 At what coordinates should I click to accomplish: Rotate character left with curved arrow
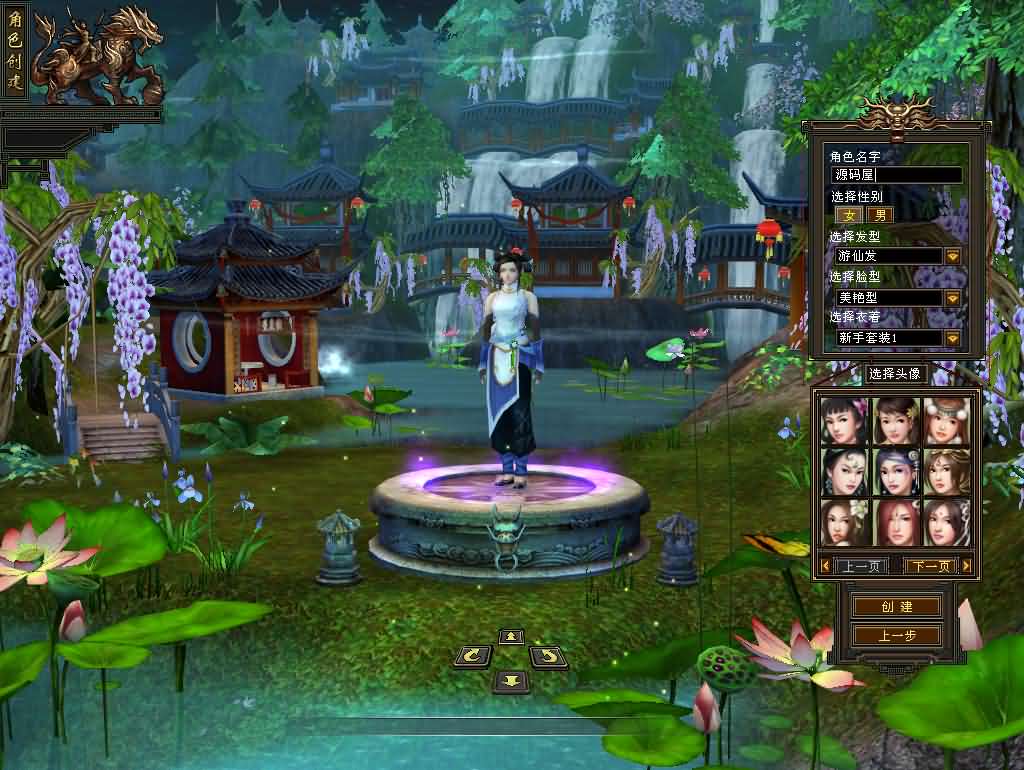(472, 657)
